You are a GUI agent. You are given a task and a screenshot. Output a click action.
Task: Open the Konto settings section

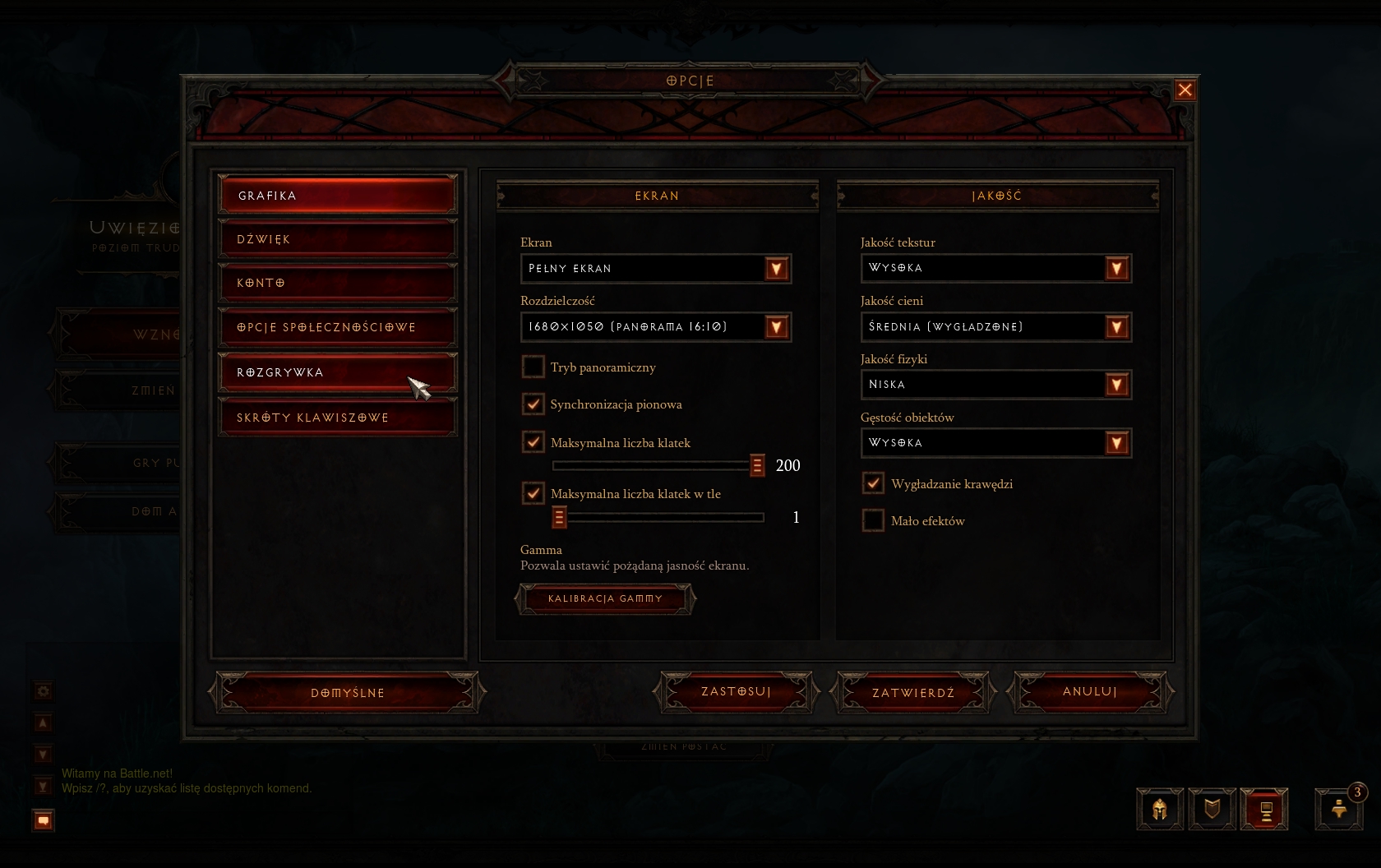point(337,283)
